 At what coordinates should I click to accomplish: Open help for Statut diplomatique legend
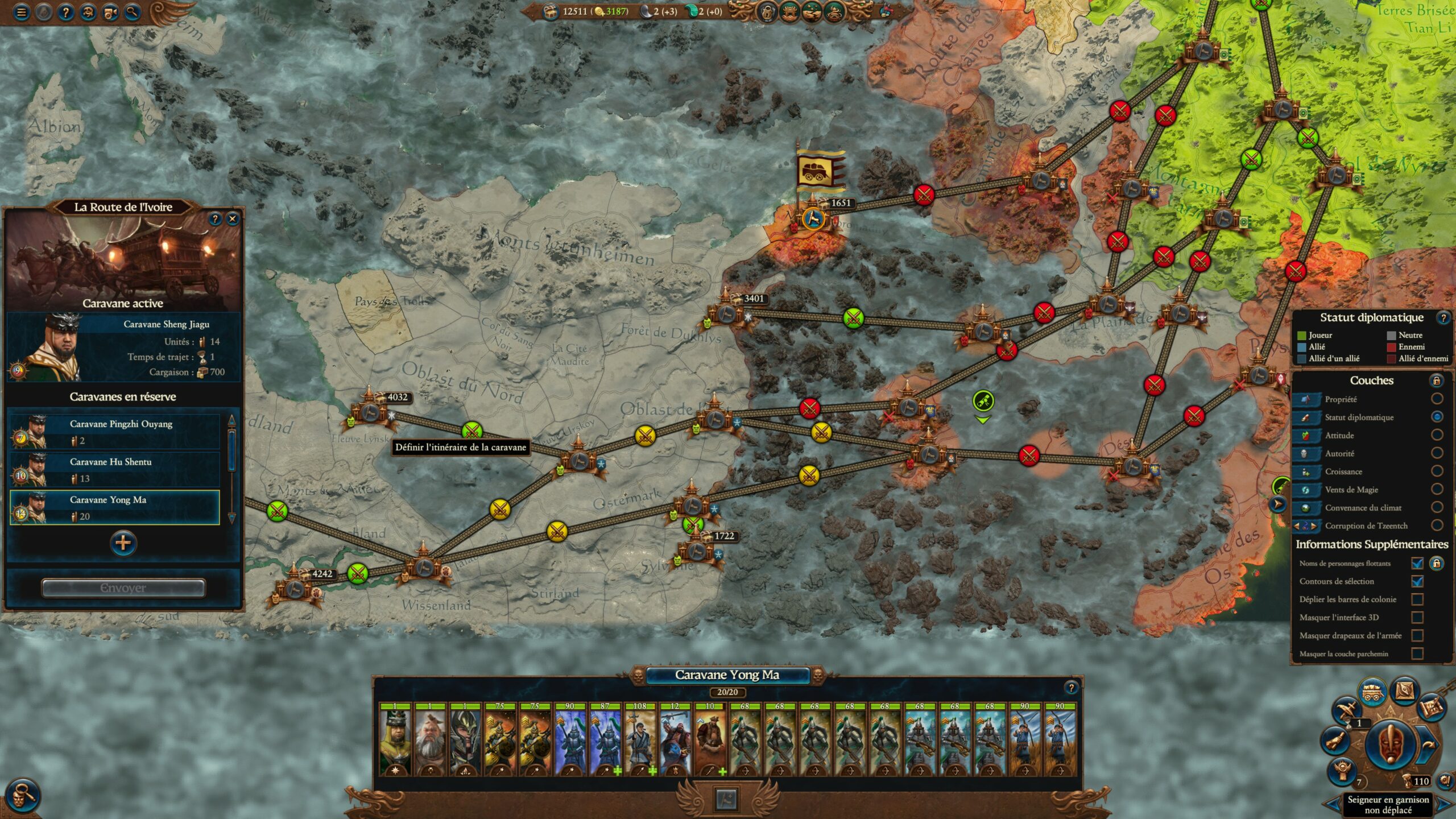click(x=1443, y=318)
